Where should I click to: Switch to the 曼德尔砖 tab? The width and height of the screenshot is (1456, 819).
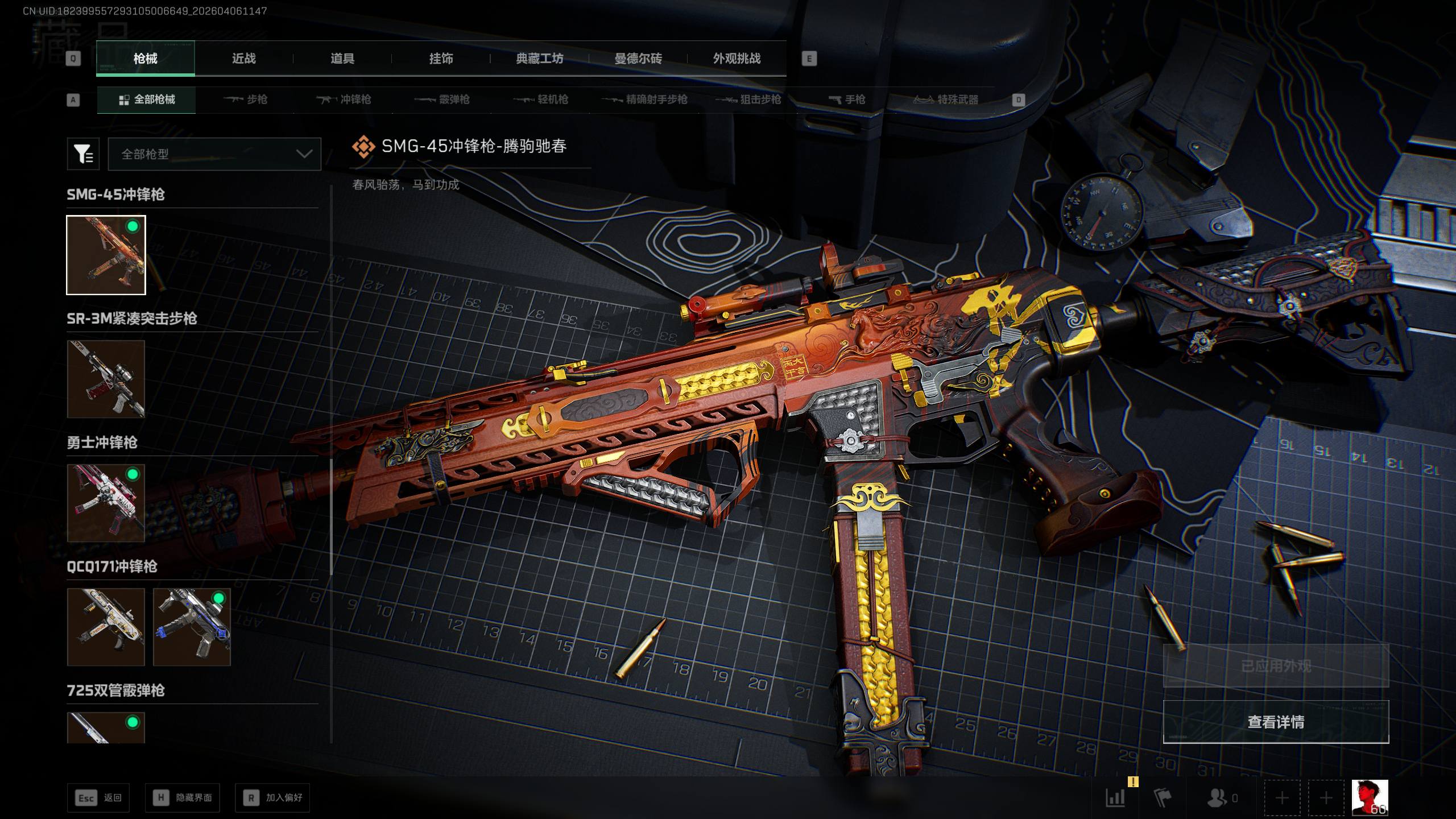coord(638,59)
